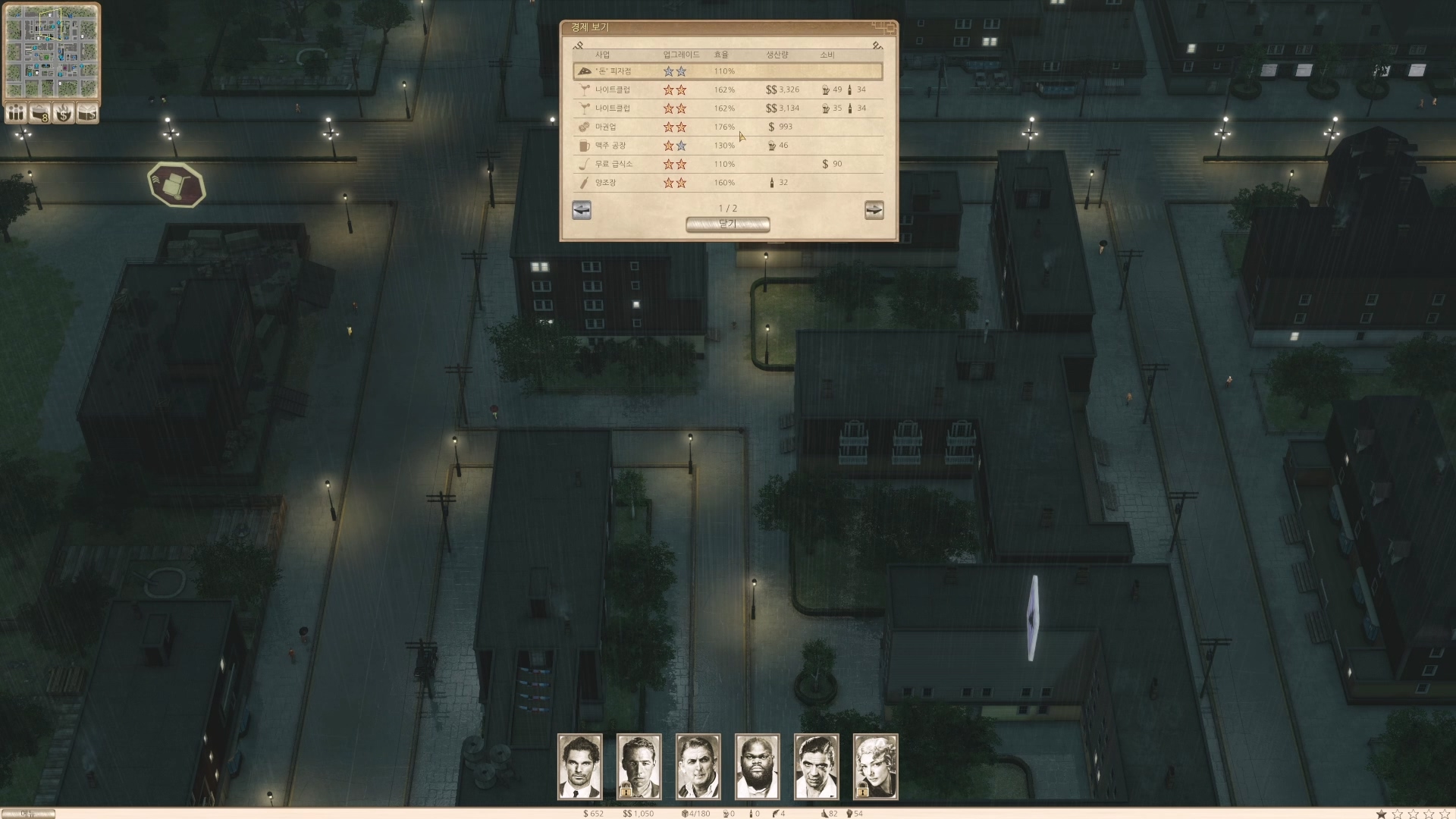The image size is (1456, 819).
Task: Close the economy overview with 닫기 button
Action: (x=727, y=224)
